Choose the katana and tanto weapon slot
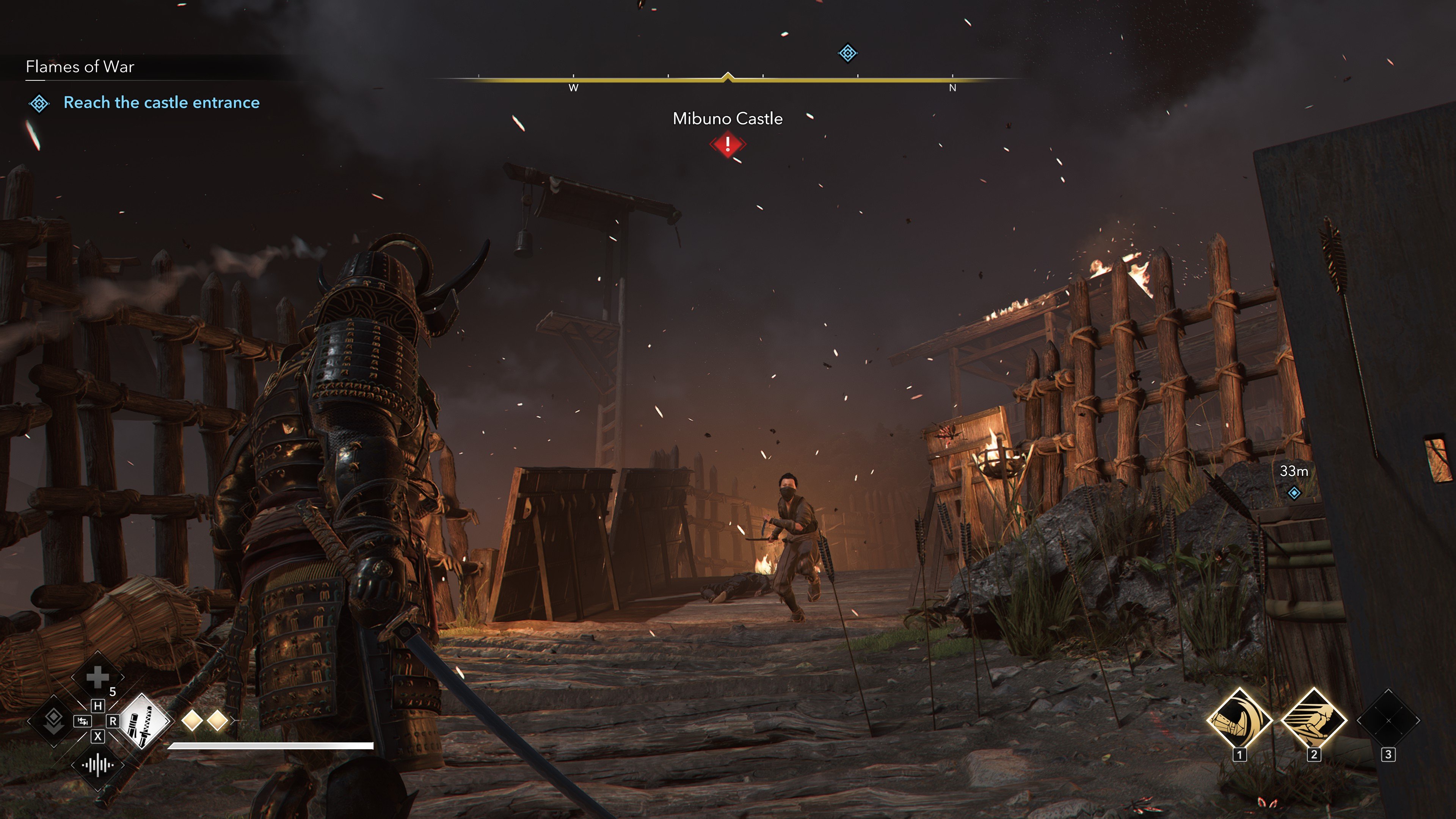 143,721
